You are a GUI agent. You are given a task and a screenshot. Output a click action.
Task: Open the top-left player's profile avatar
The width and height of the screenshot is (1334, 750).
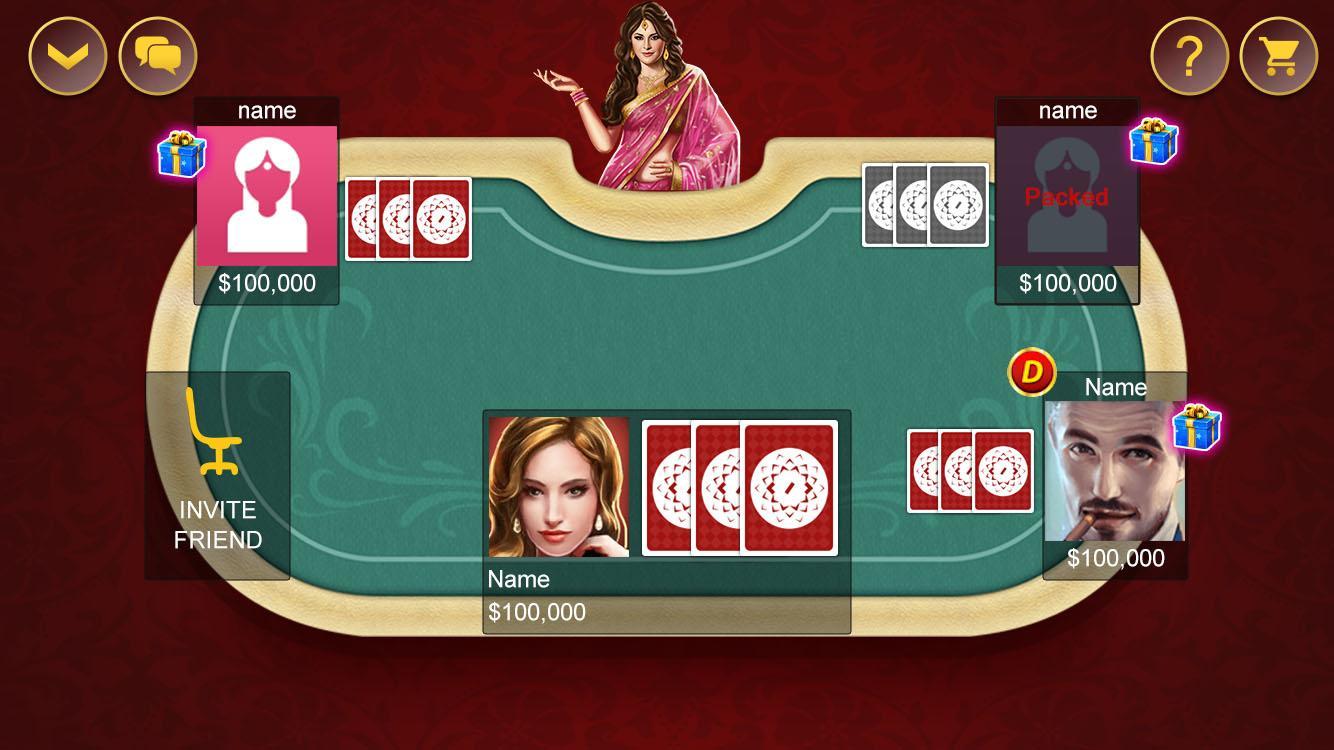pos(266,196)
